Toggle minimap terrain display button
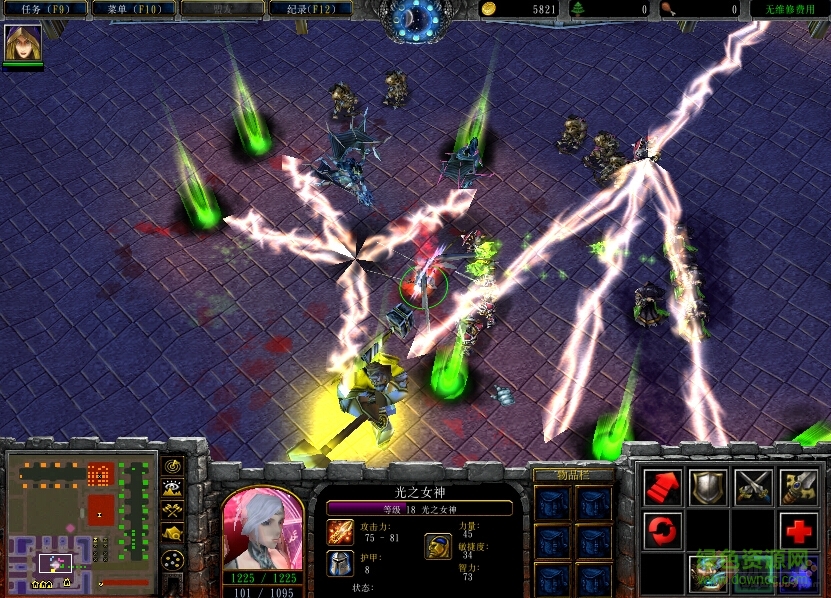 pos(173,488)
